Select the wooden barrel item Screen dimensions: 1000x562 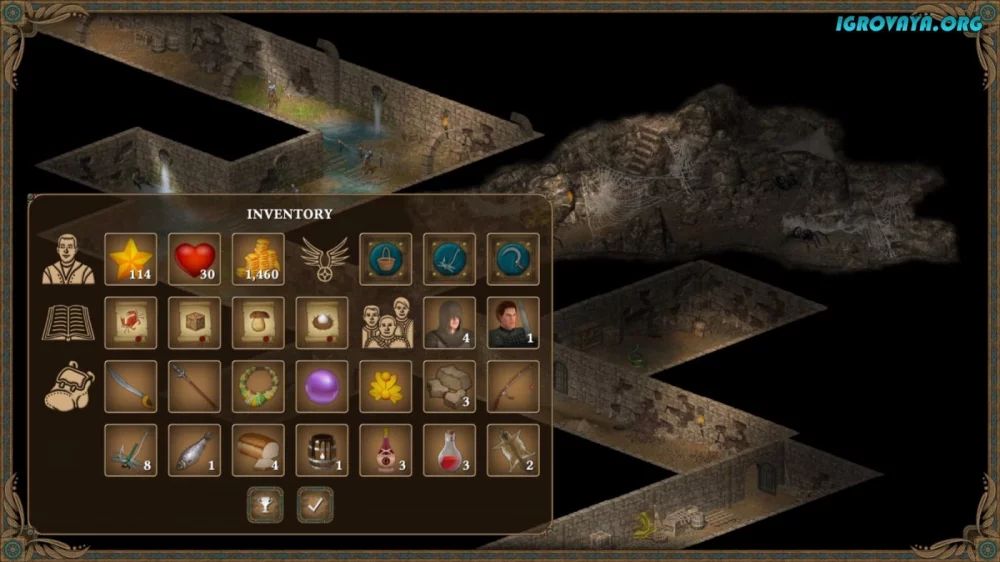tap(322, 450)
